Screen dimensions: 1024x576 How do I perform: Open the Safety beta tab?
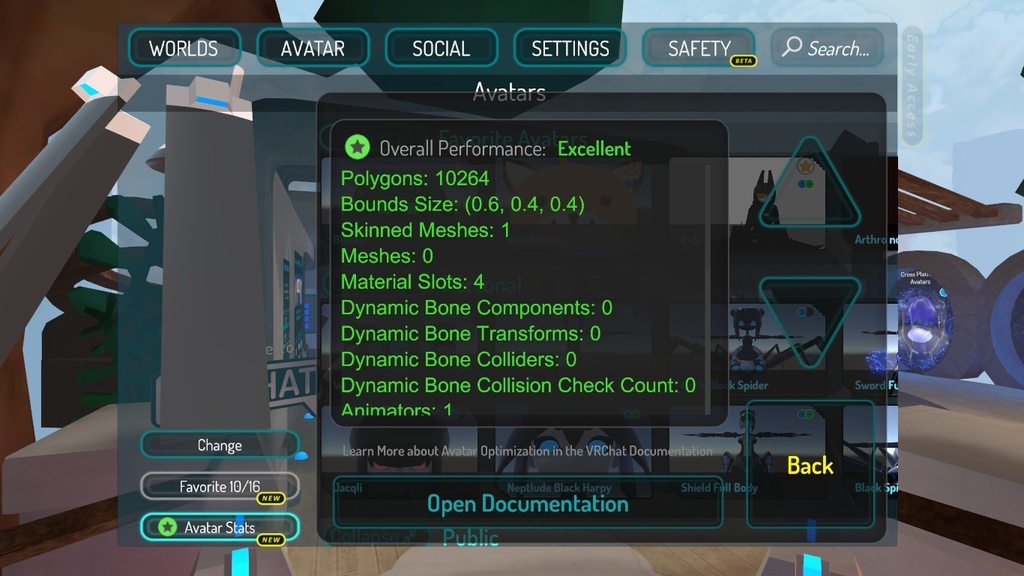click(699, 48)
